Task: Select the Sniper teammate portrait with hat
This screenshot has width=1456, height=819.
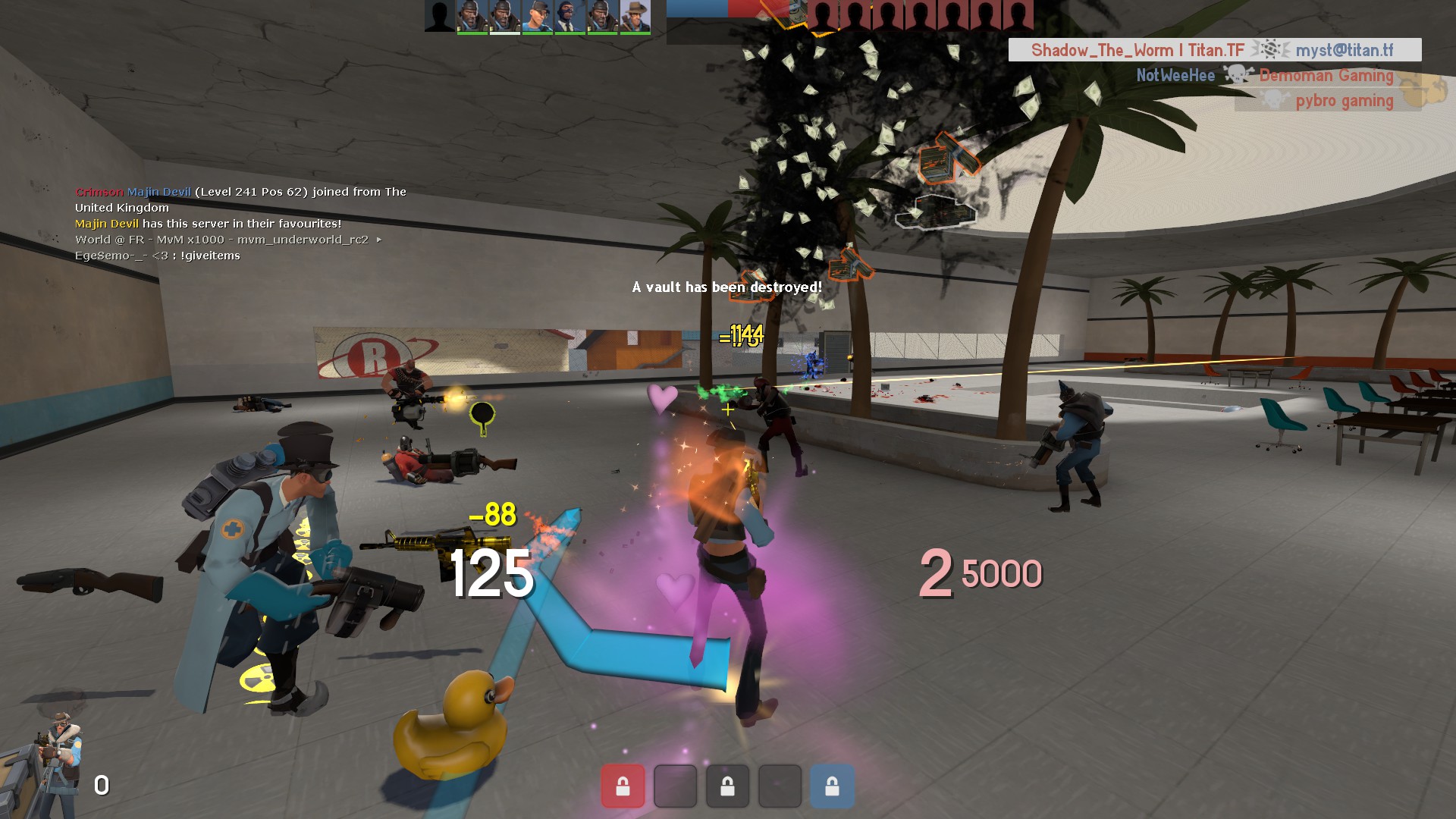Action: (x=635, y=17)
